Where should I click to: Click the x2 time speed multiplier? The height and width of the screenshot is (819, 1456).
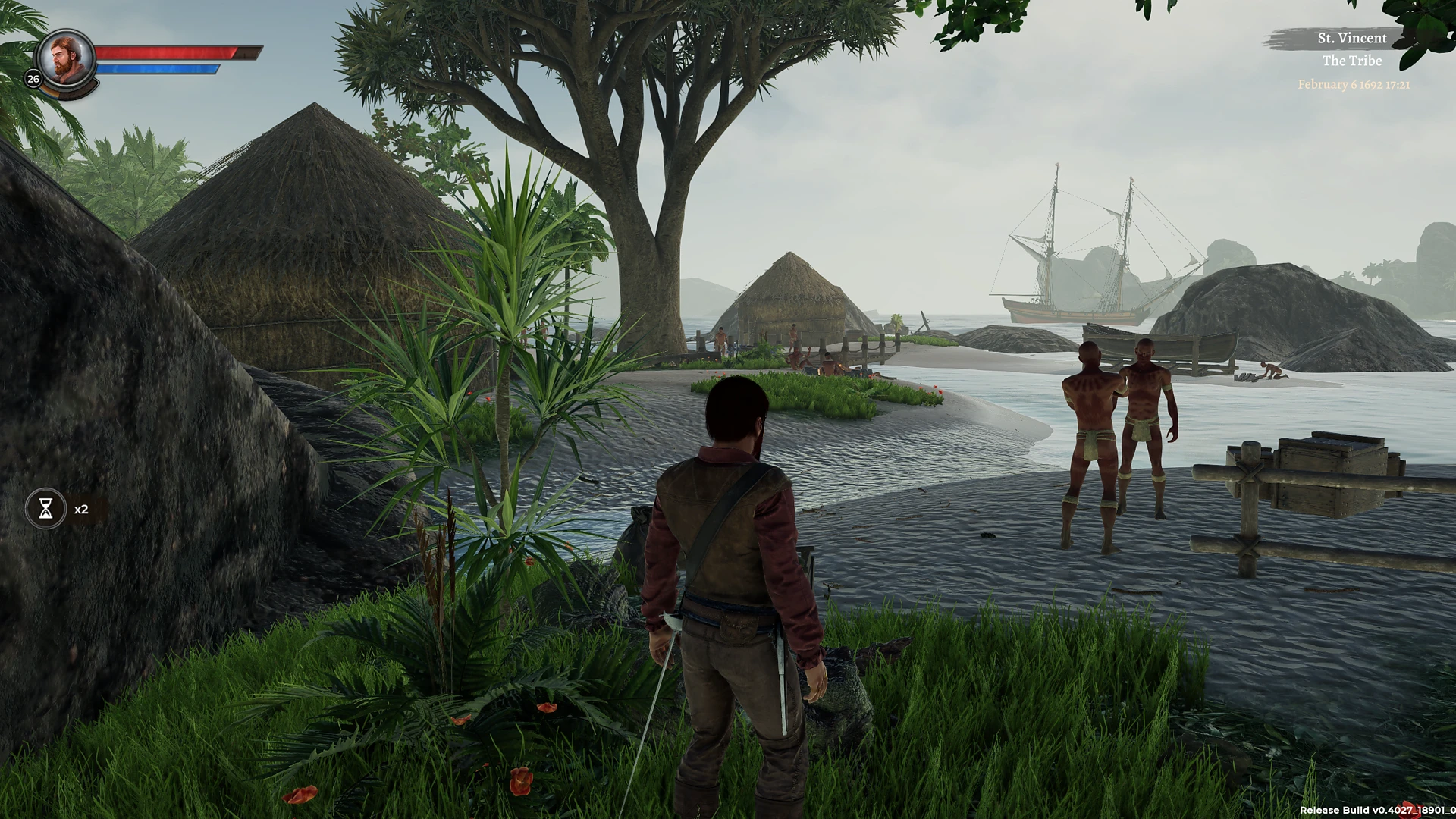click(80, 509)
